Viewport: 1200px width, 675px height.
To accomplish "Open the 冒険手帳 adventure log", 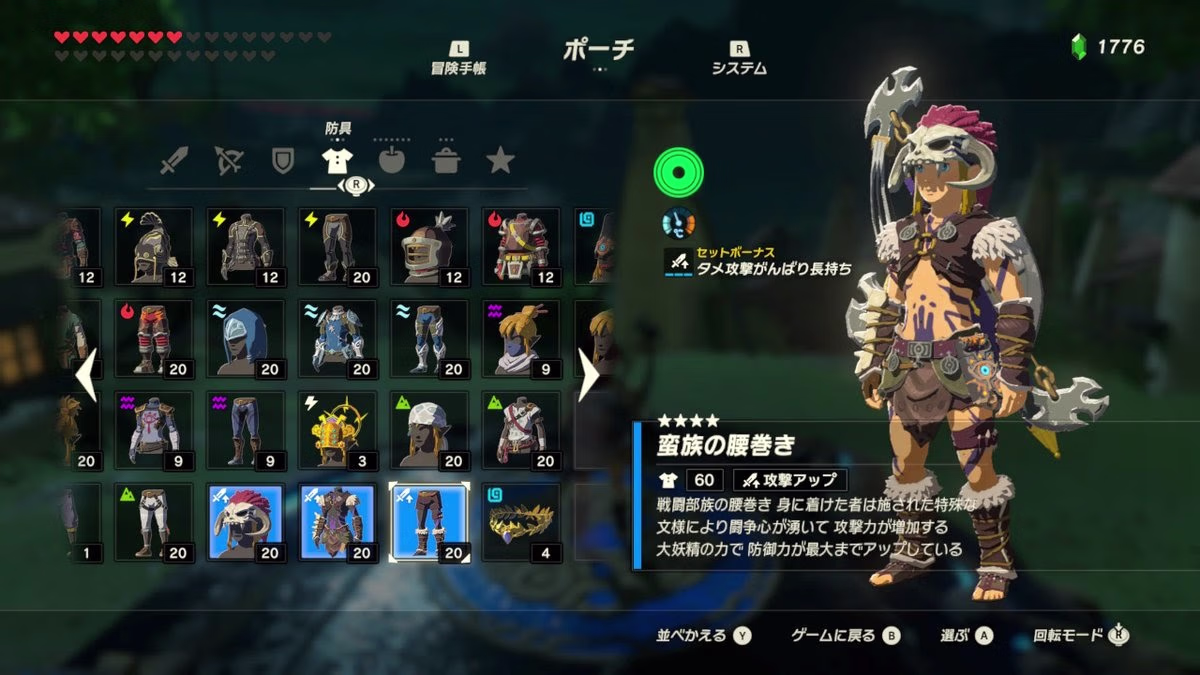I will 458,58.
